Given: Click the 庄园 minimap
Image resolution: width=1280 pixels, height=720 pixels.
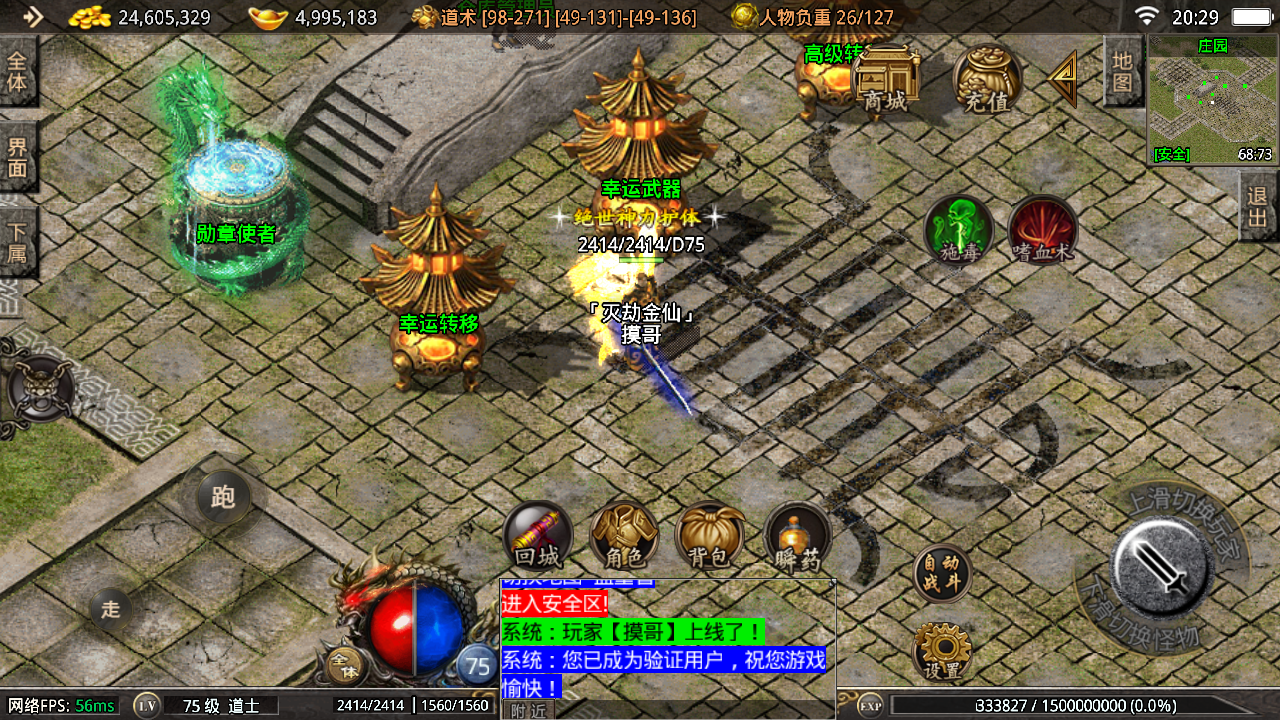Looking at the screenshot, I should click(x=1212, y=100).
